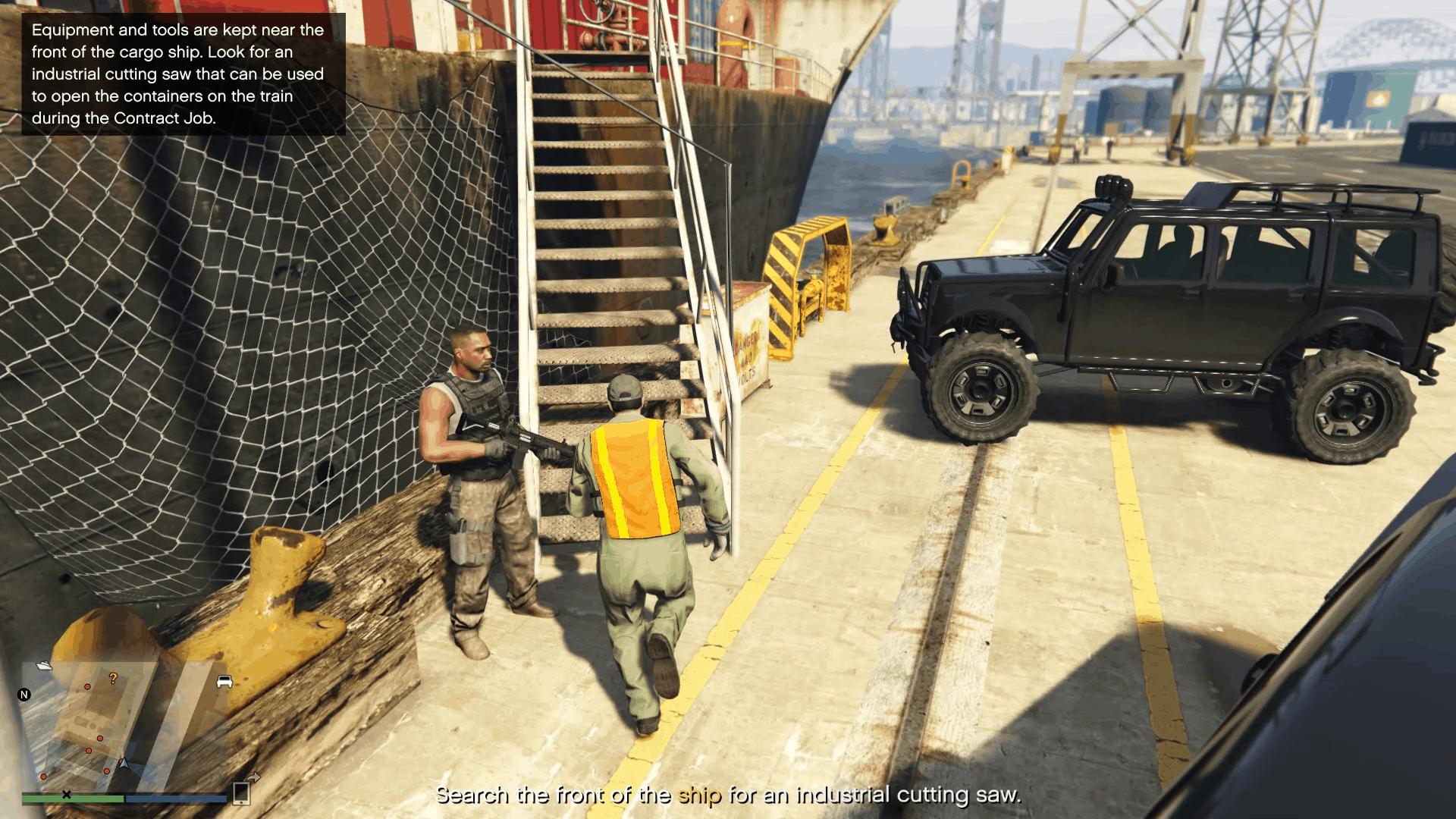Screen dimensions: 1456x819
Task: Select the red dot at the minimap's bottom-left
Action: point(44,776)
